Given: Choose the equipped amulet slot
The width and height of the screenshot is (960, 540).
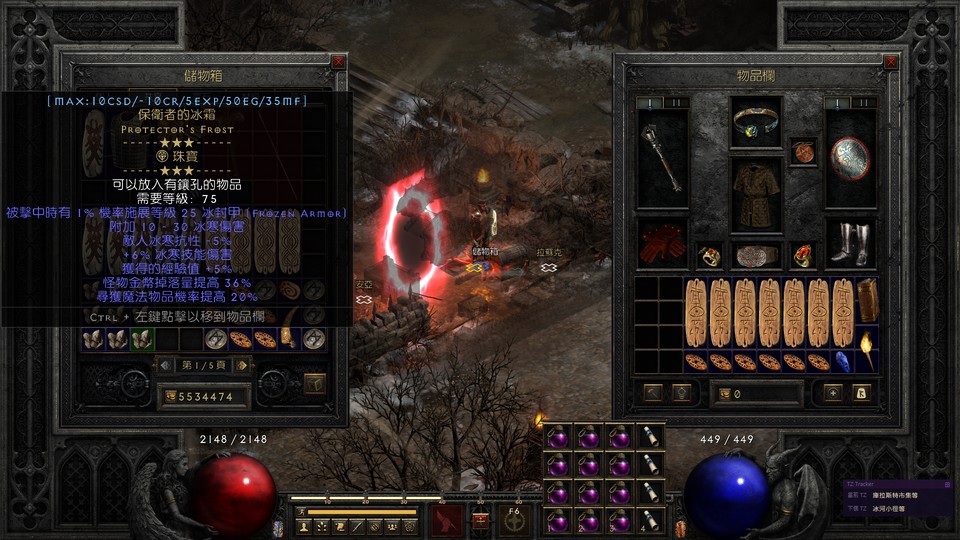Looking at the screenshot, I should [x=802, y=151].
